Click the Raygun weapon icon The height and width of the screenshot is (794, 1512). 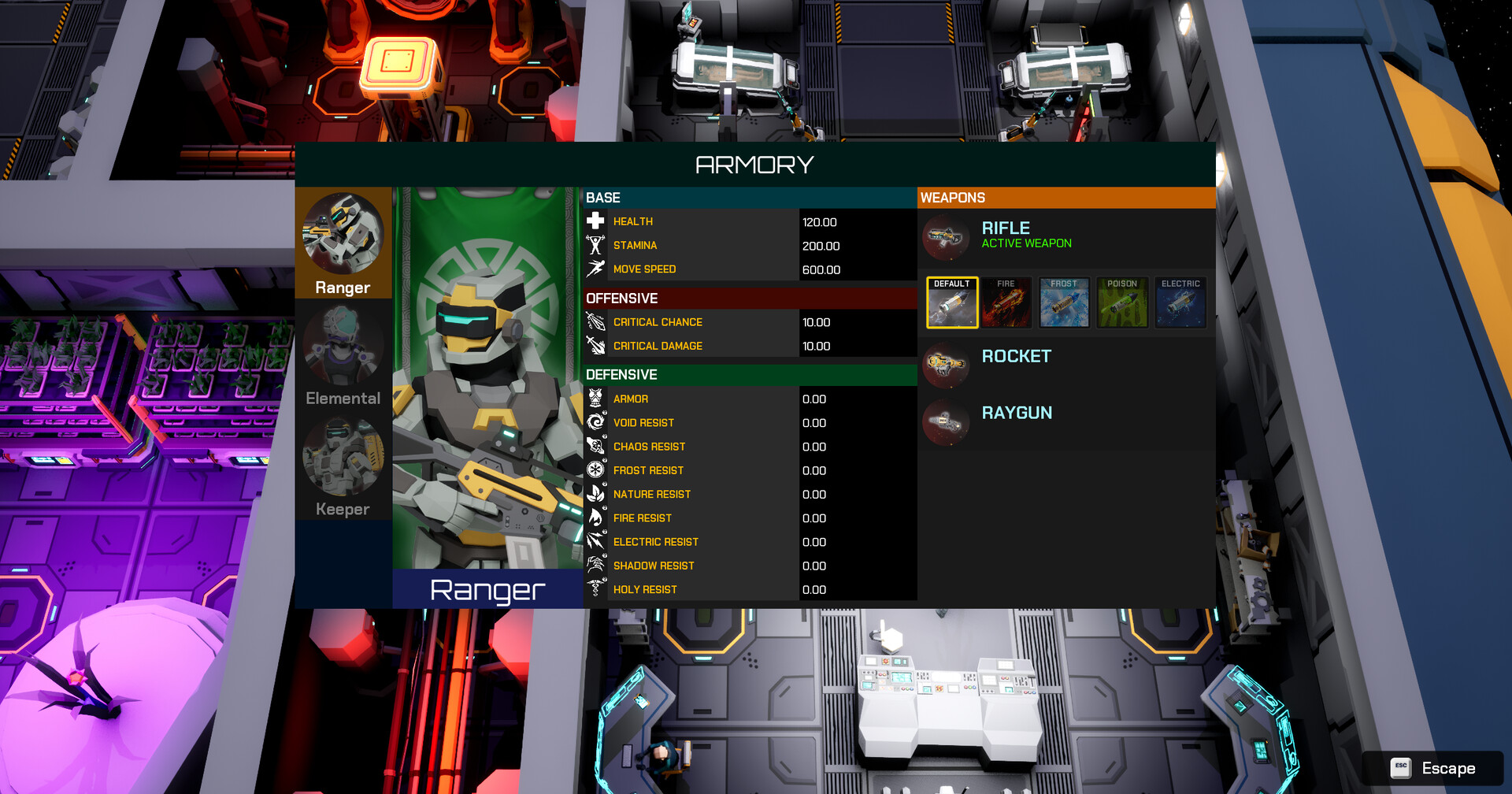[946, 422]
